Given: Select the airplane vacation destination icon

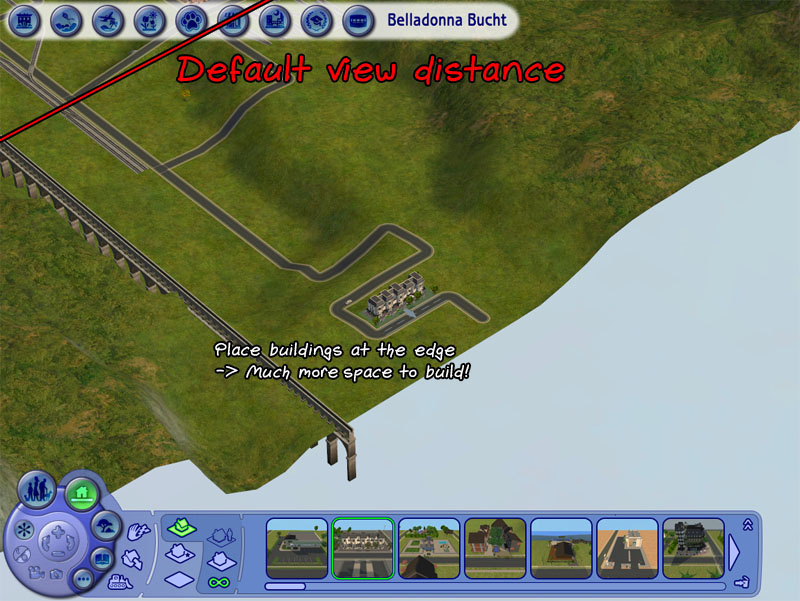Looking at the screenshot, I should (107, 19).
